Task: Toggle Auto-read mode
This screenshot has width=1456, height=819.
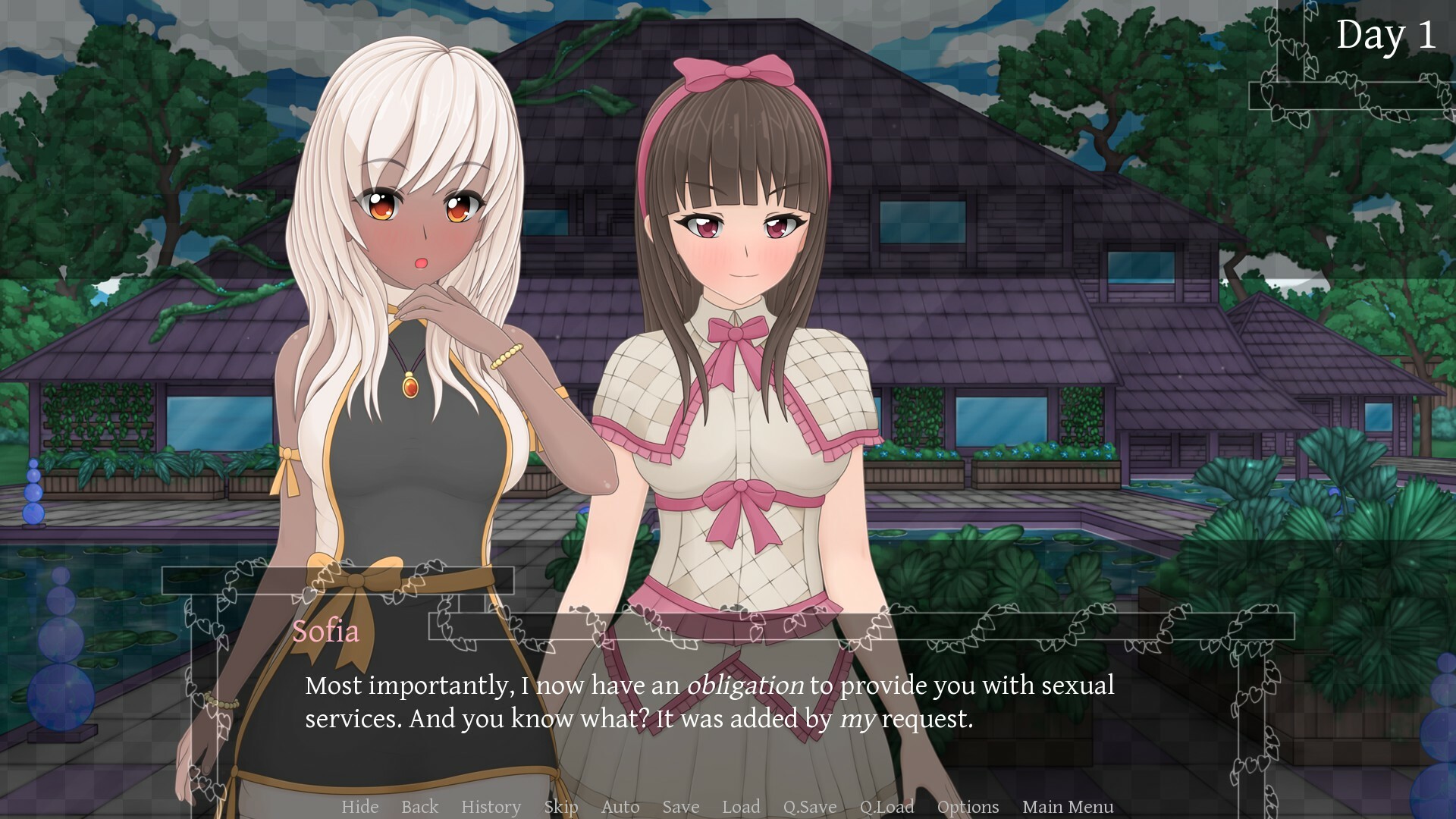Action: click(x=620, y=807)
